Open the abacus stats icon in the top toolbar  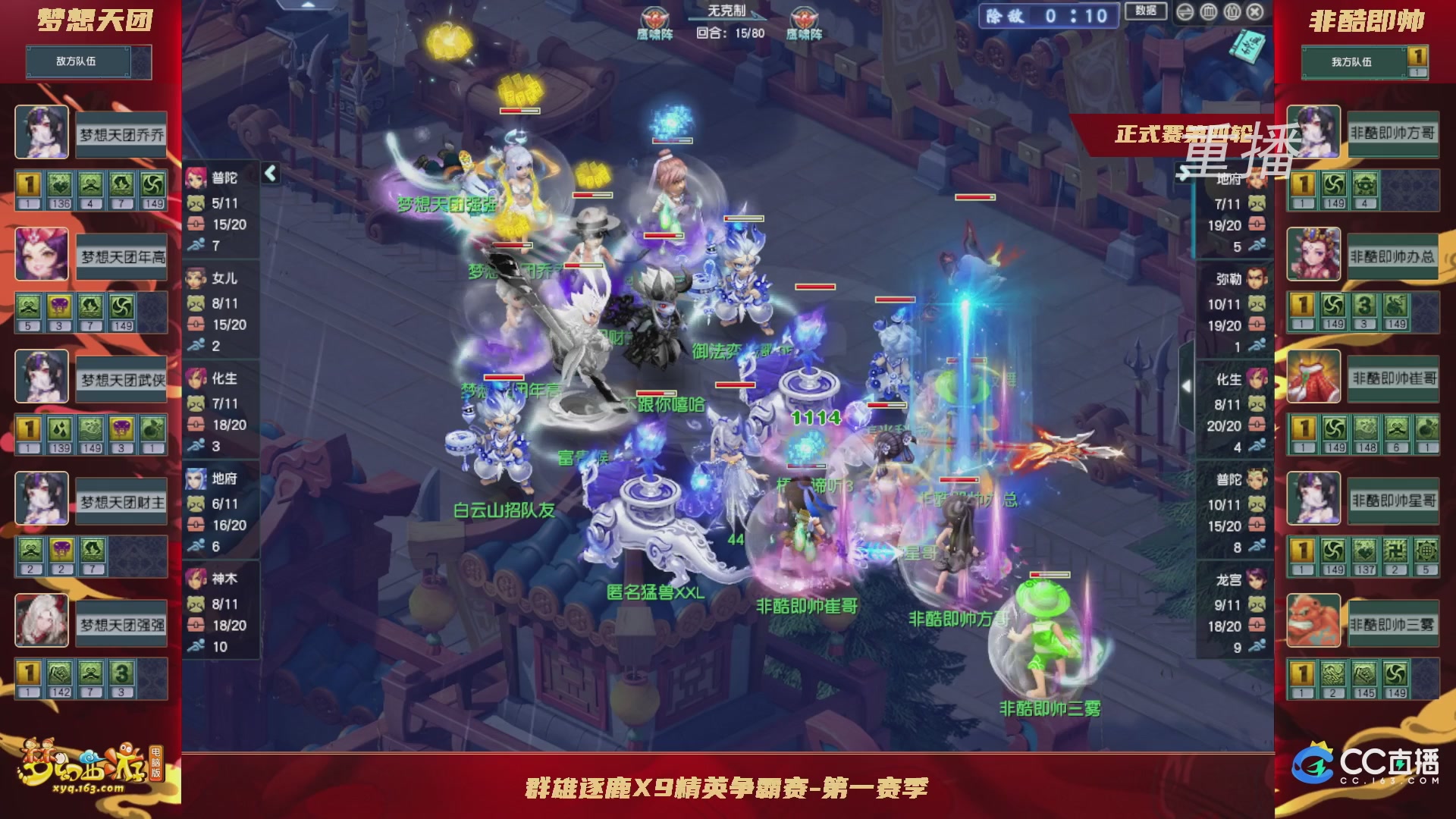1209,12
